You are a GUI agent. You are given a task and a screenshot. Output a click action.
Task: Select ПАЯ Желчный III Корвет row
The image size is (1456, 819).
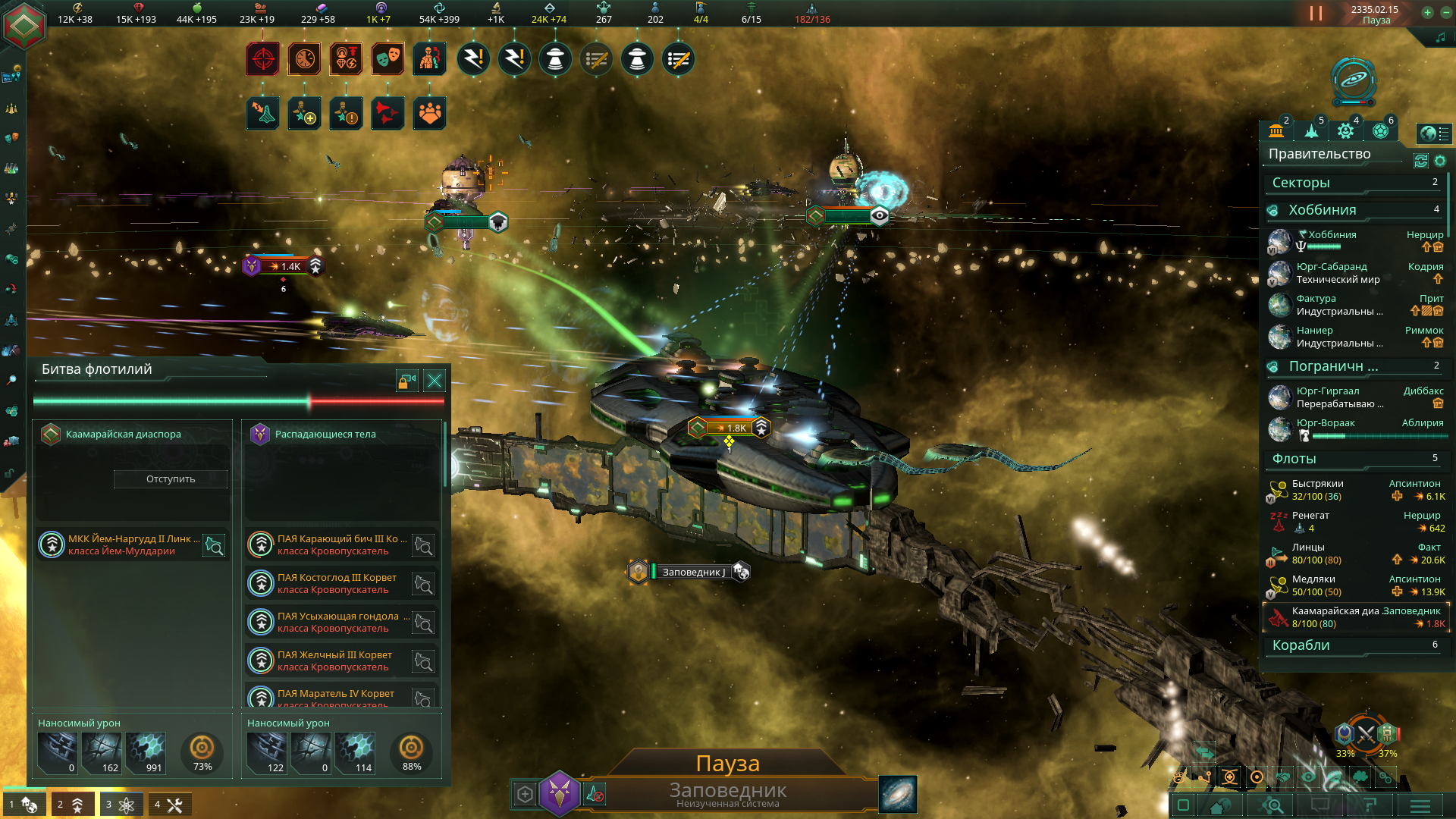point(334,661)
